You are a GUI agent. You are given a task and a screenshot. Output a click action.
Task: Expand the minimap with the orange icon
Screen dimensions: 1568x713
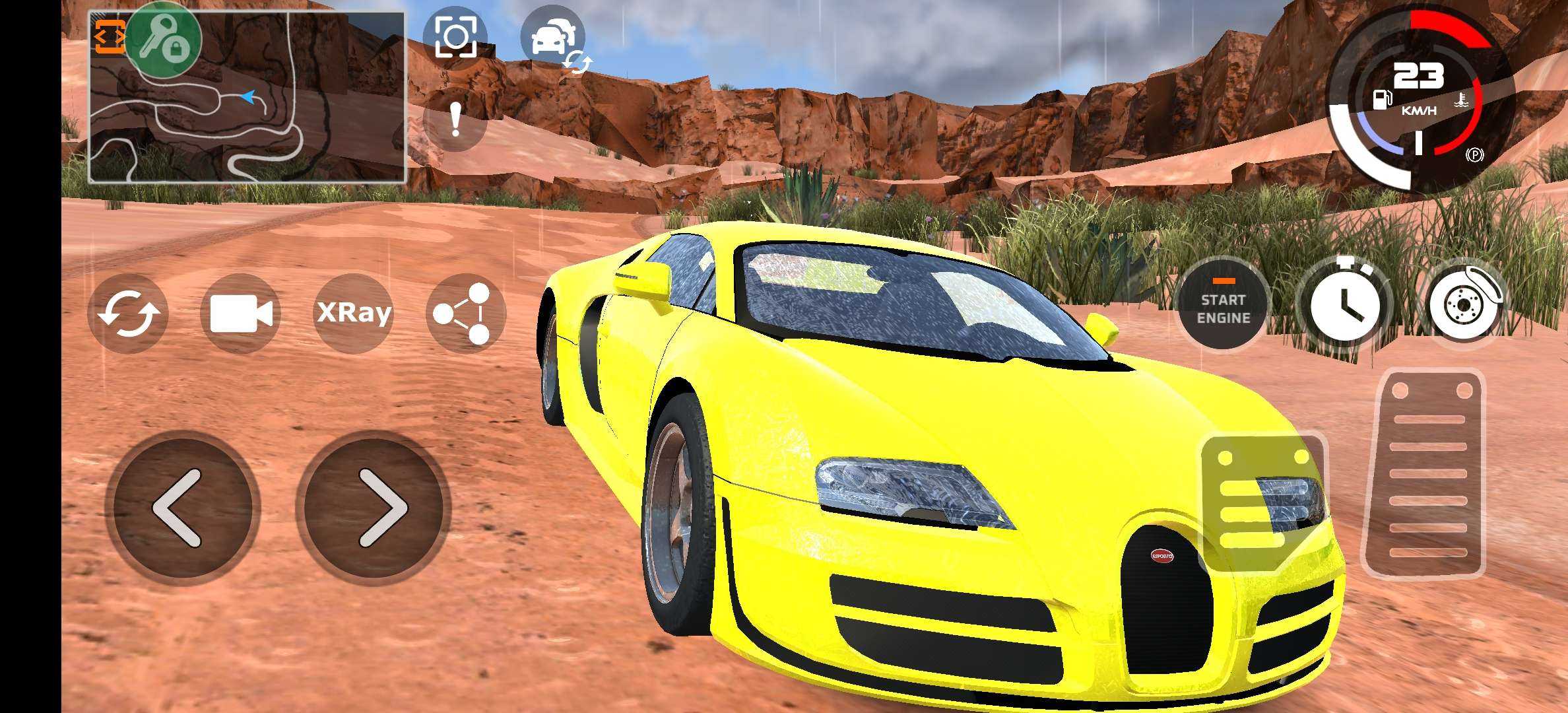(x=109, y=36)
